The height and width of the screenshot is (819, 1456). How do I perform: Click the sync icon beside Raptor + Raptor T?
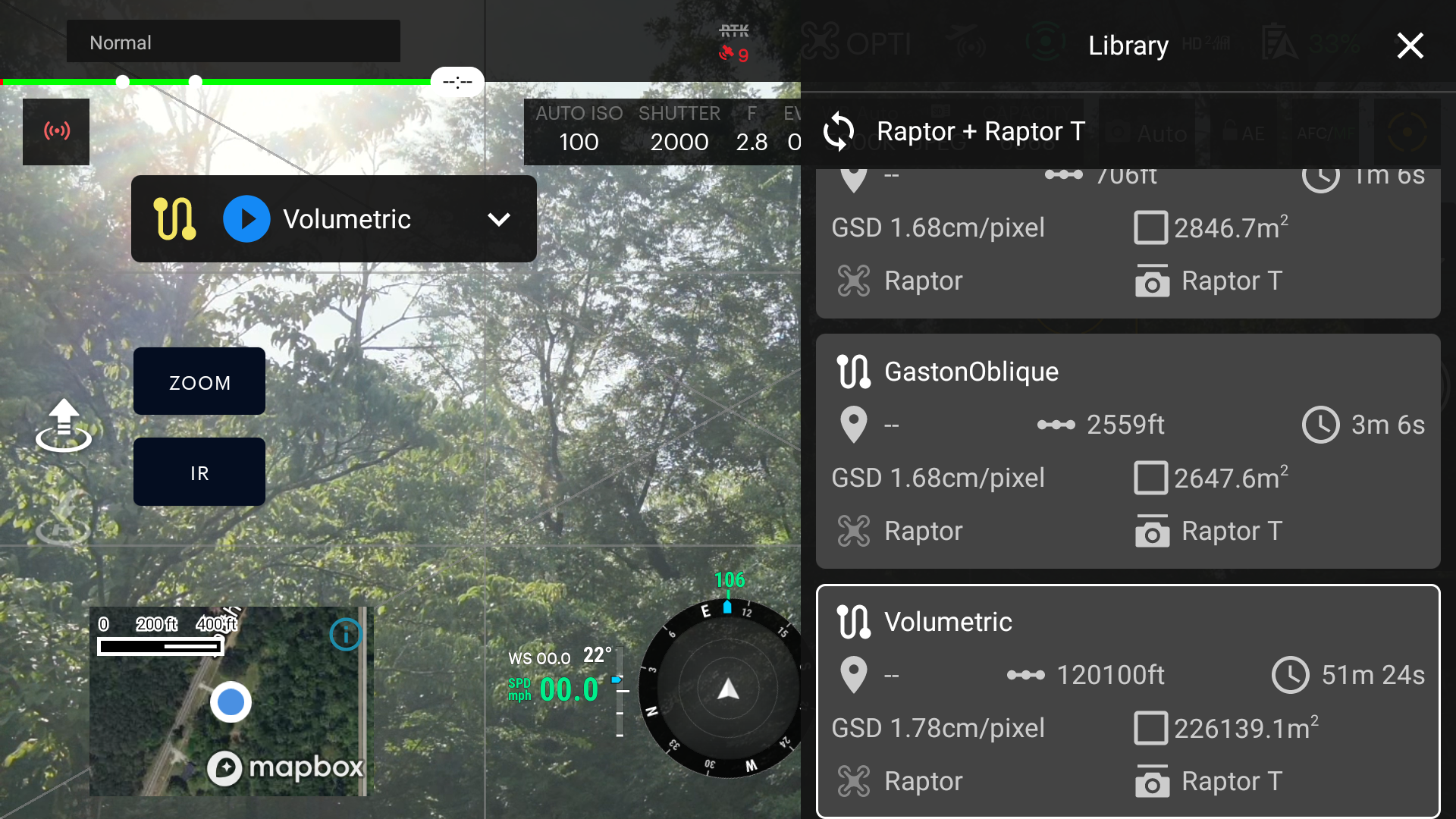pos(839,130)
